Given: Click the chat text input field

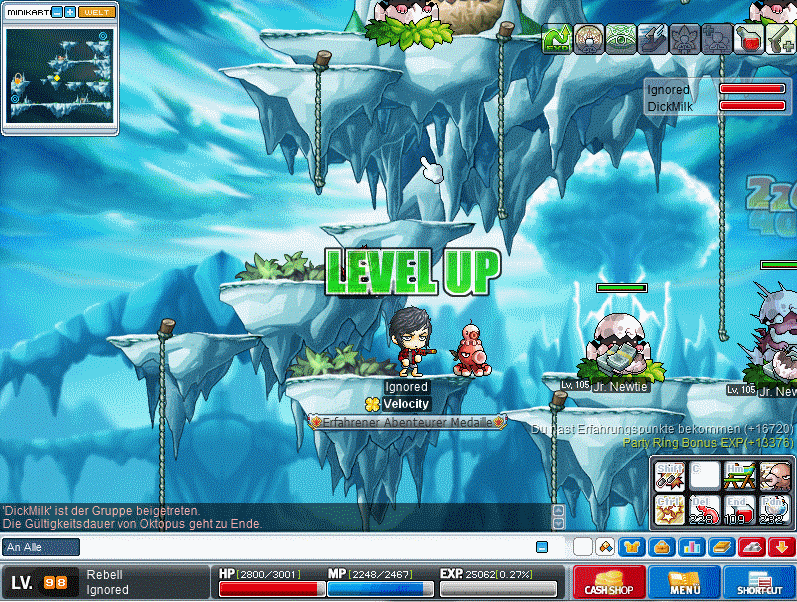Looking at the screenshot, I should pyautogui.click(x=300, y=547).
